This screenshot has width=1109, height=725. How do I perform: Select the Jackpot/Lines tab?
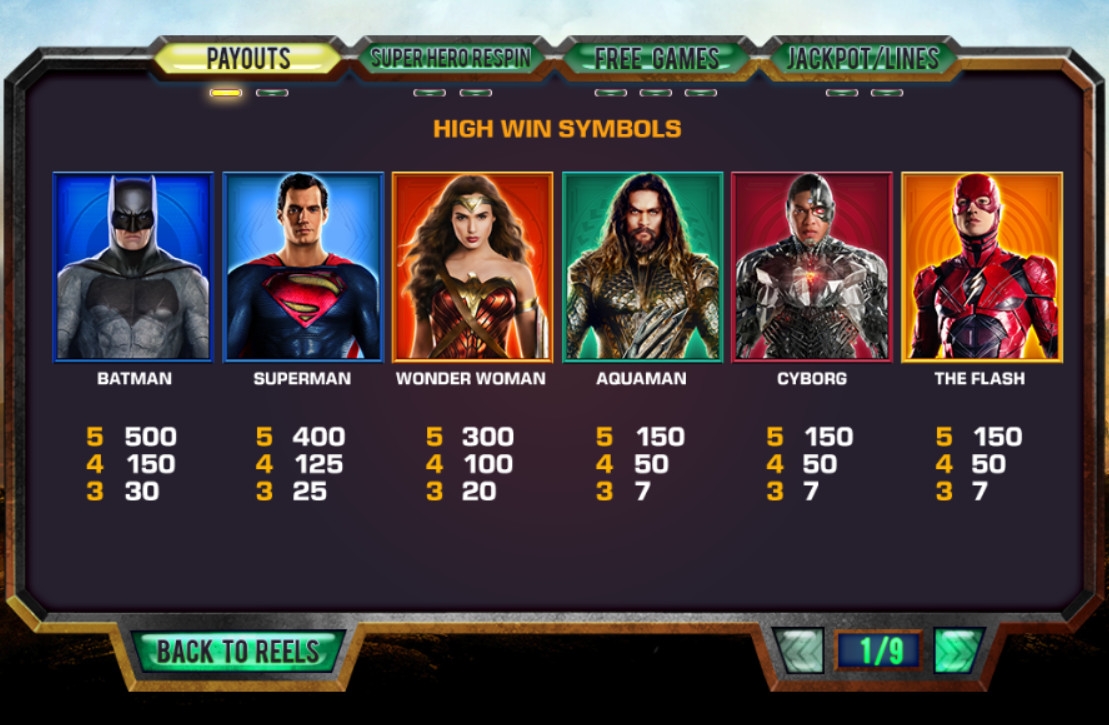862,58
